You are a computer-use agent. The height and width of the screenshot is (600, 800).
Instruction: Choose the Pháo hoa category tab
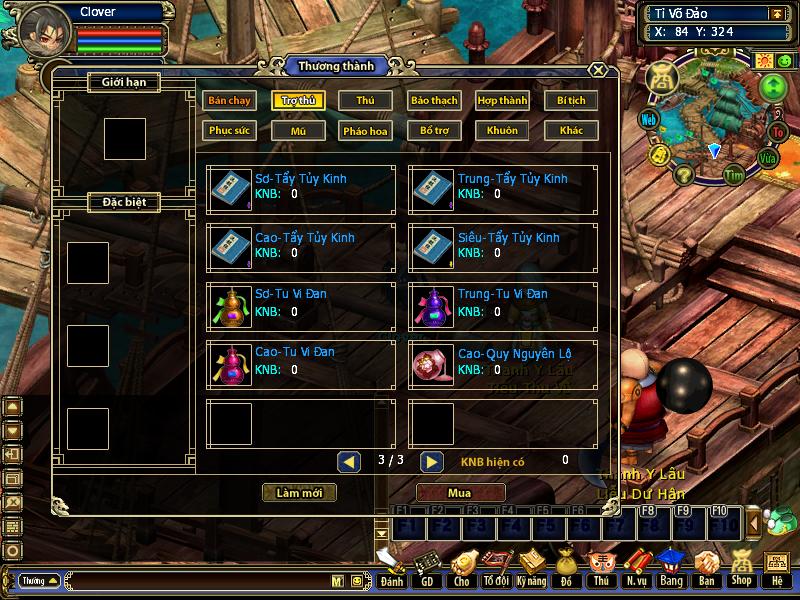[365, 130]
